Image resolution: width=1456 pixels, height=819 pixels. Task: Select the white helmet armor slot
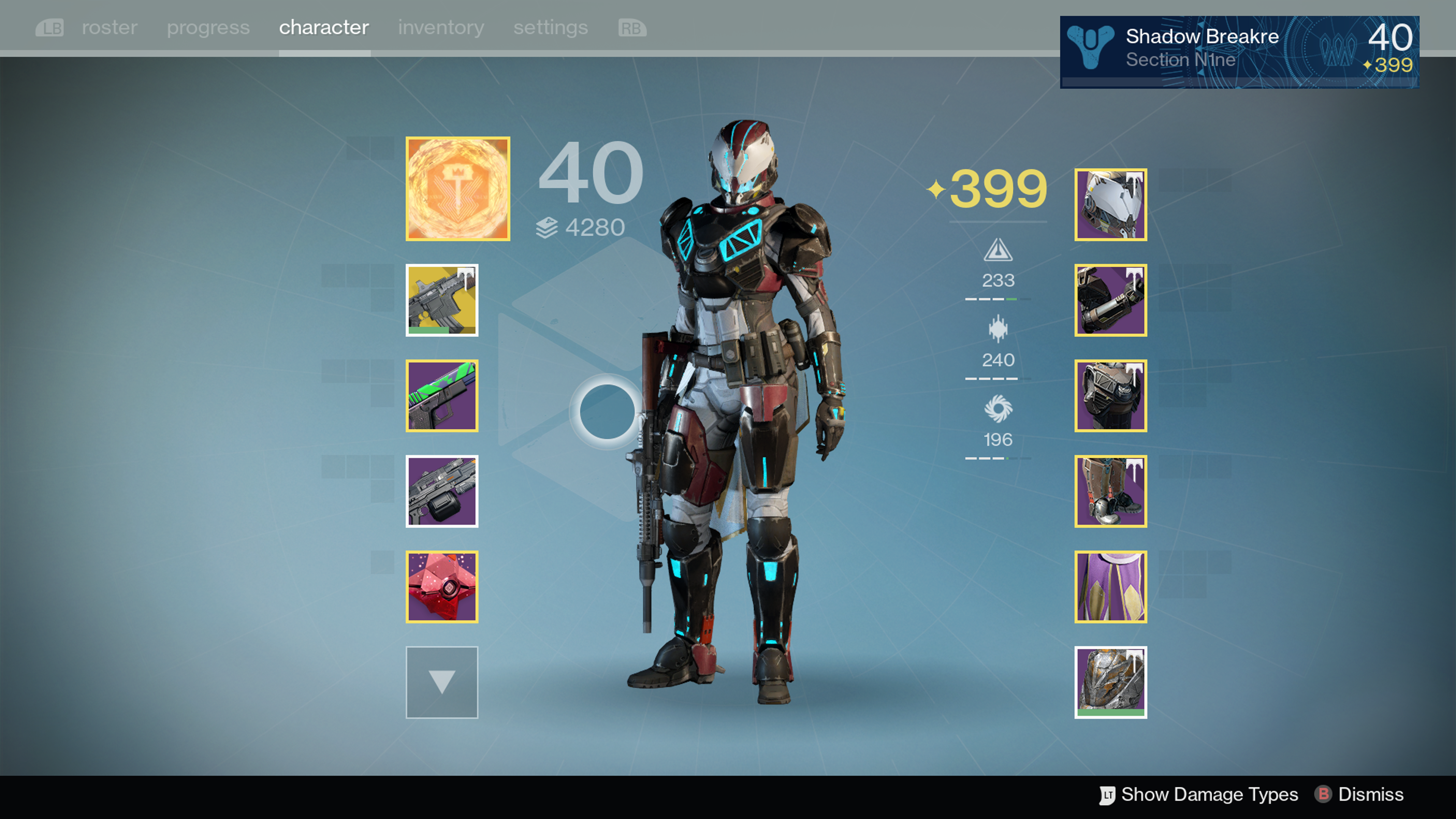1111,205
